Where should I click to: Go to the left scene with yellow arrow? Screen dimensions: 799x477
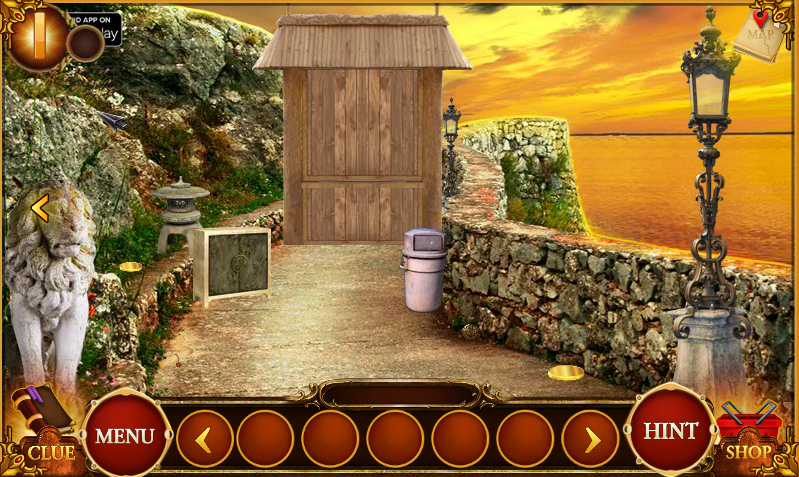pyautogui.click(x=40, y=208)
